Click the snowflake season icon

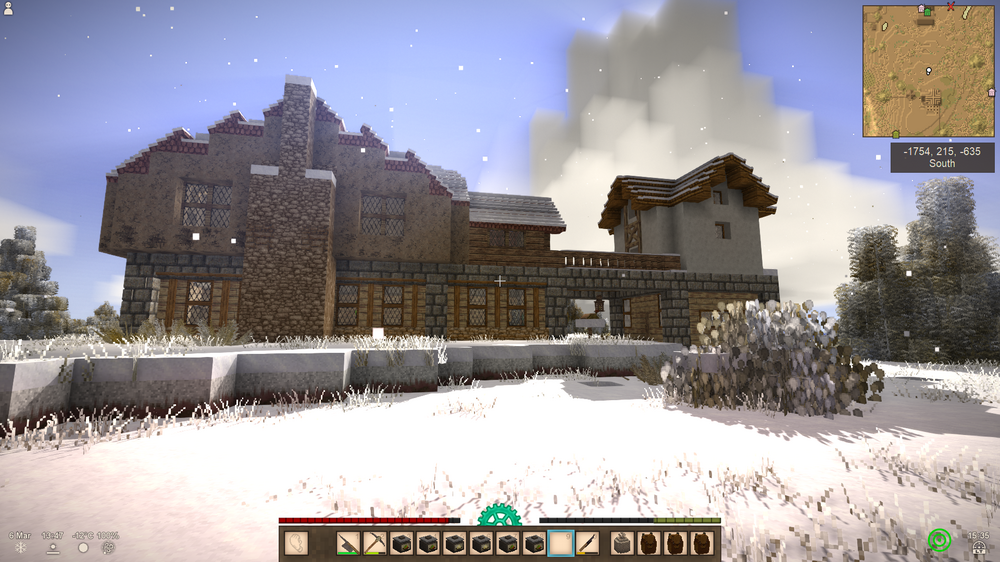pos(20,547)
